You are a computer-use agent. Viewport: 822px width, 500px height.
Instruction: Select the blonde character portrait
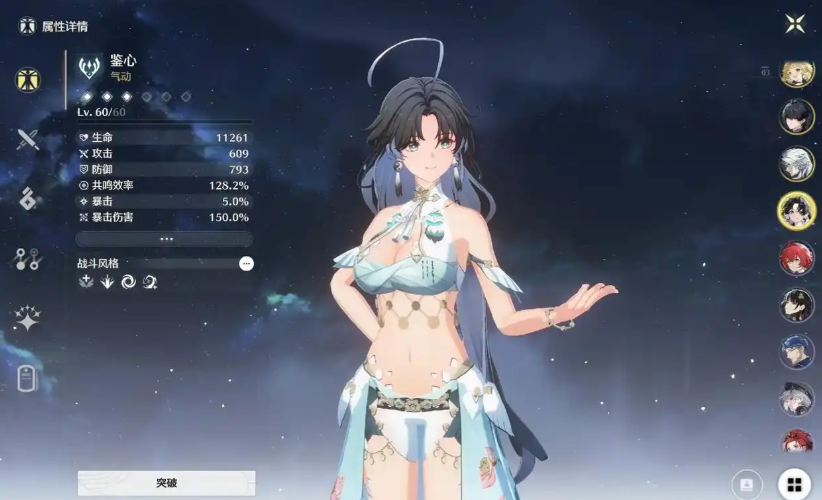(x=797, y=73)
